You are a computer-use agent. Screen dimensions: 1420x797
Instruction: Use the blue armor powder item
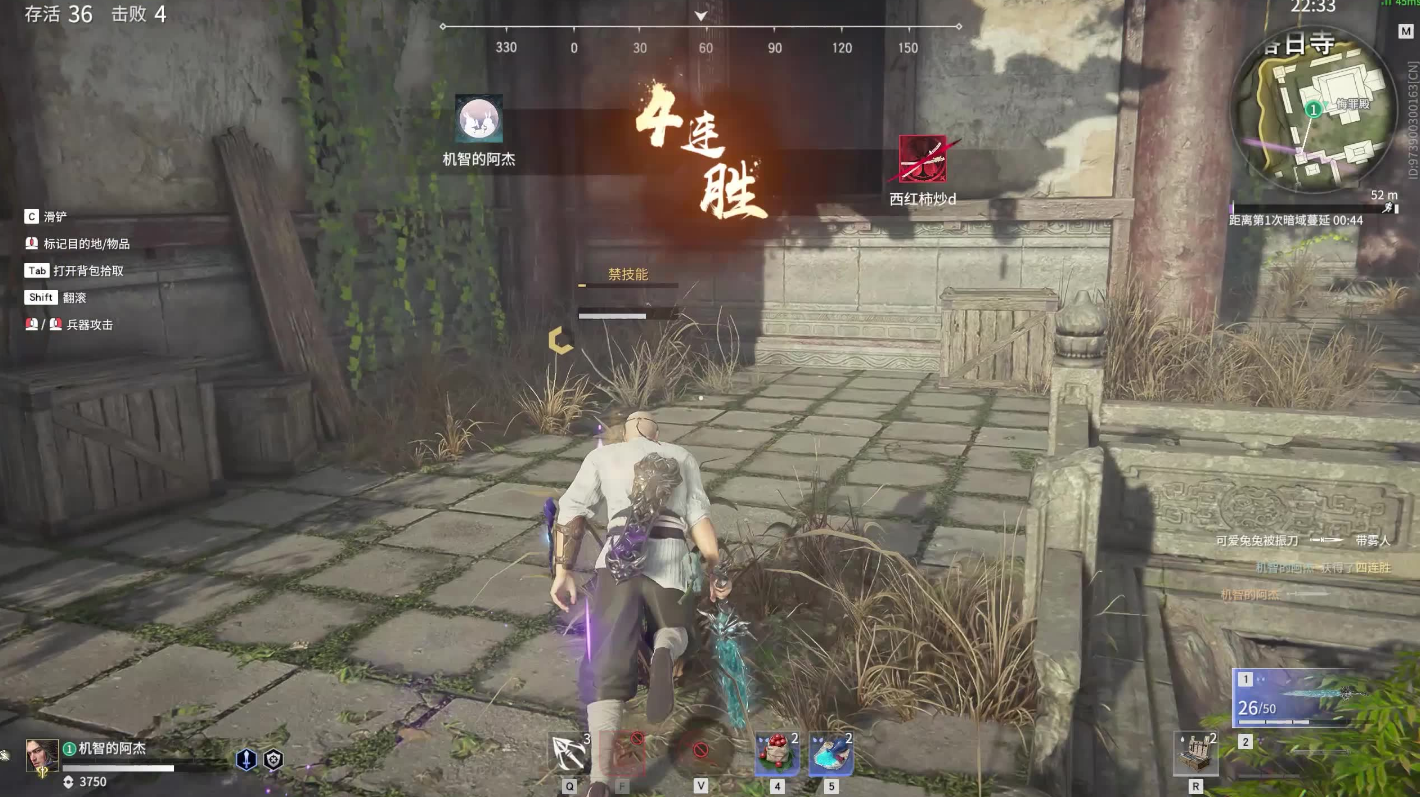click(x=830, y=753)
